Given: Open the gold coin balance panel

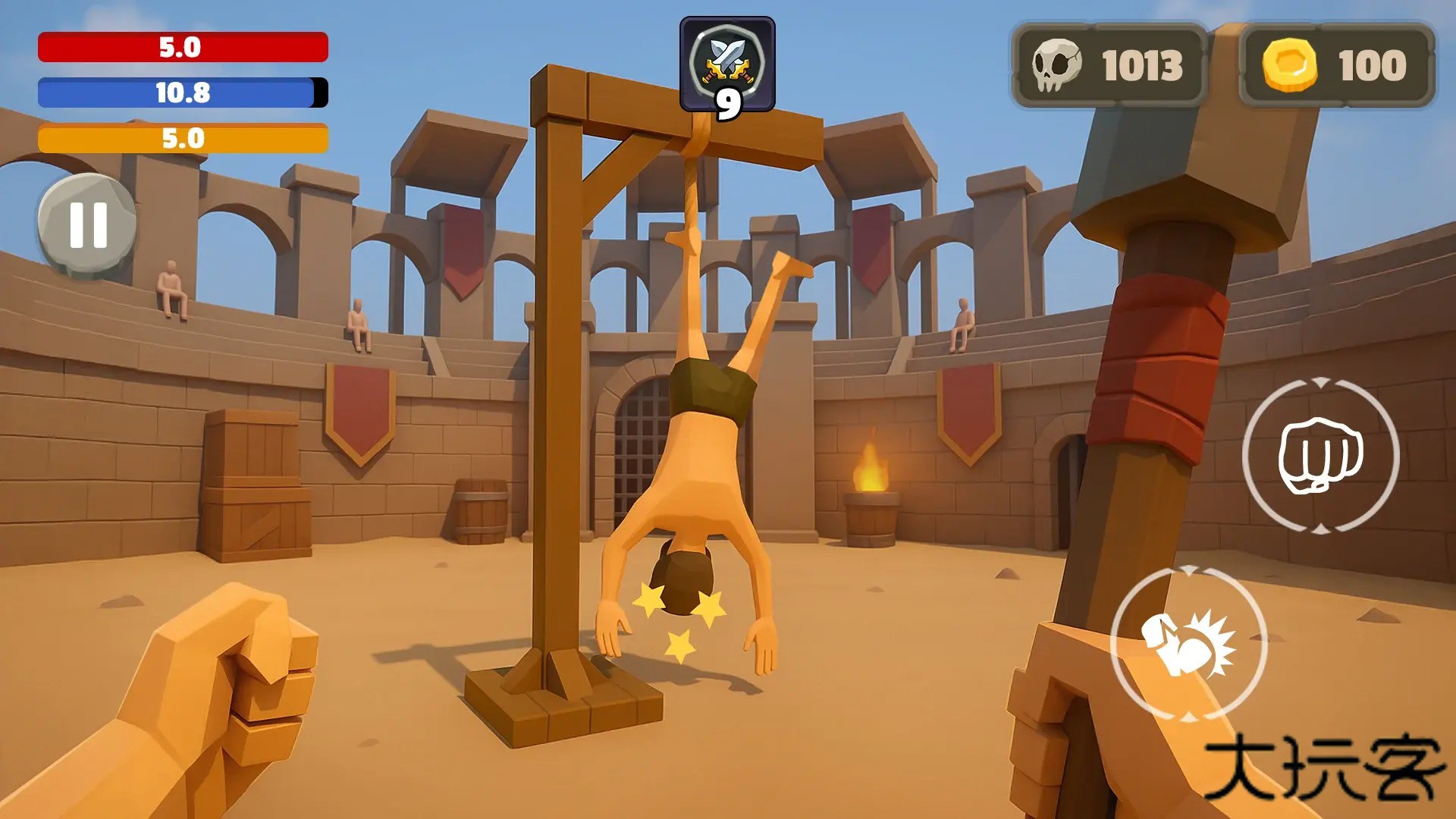Looking at the screenshot, I should pos(1336,65).
